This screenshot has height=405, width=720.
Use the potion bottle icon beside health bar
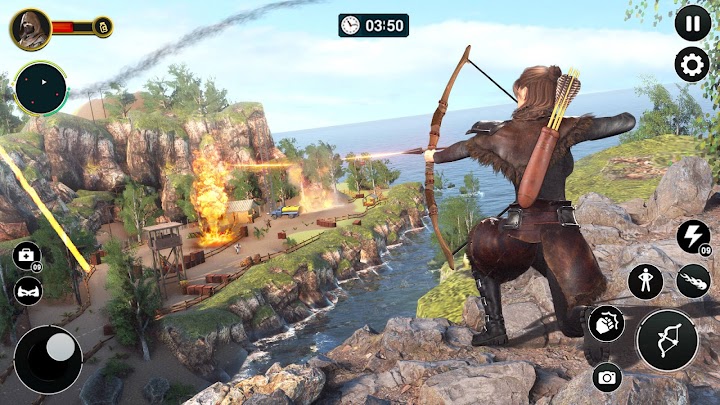(x=103, y=27)
